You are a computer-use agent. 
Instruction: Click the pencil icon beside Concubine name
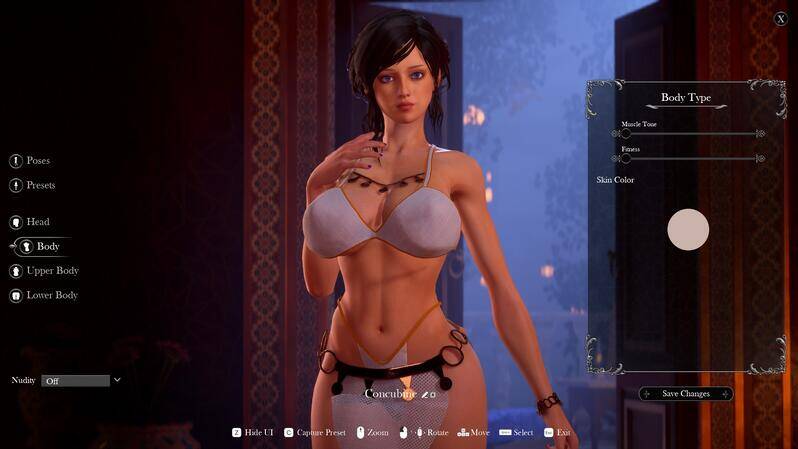coord(425,395)
